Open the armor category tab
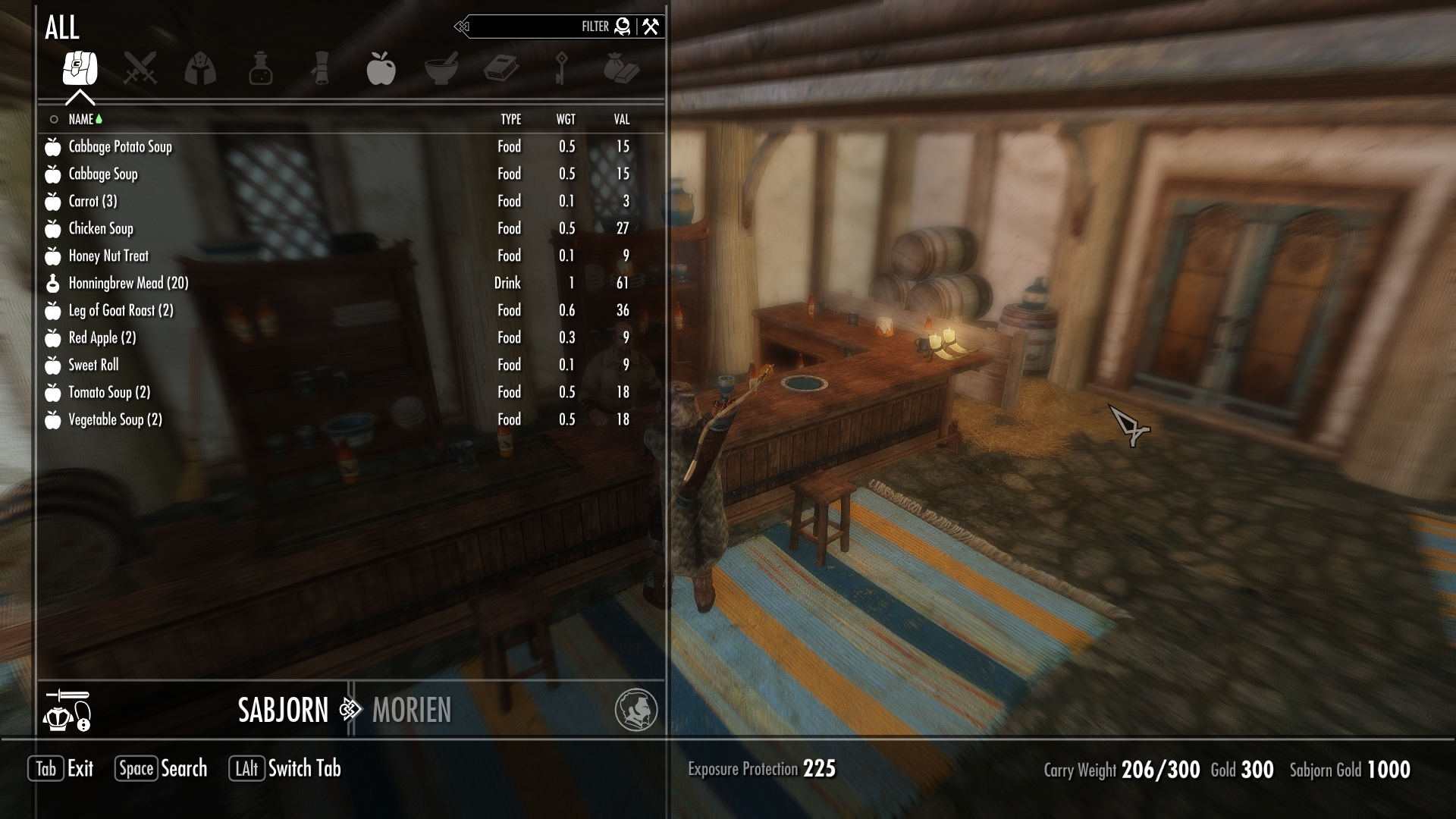Viewport: 1456px width, 819px height. pyautogui.click(x=200, y=68)
